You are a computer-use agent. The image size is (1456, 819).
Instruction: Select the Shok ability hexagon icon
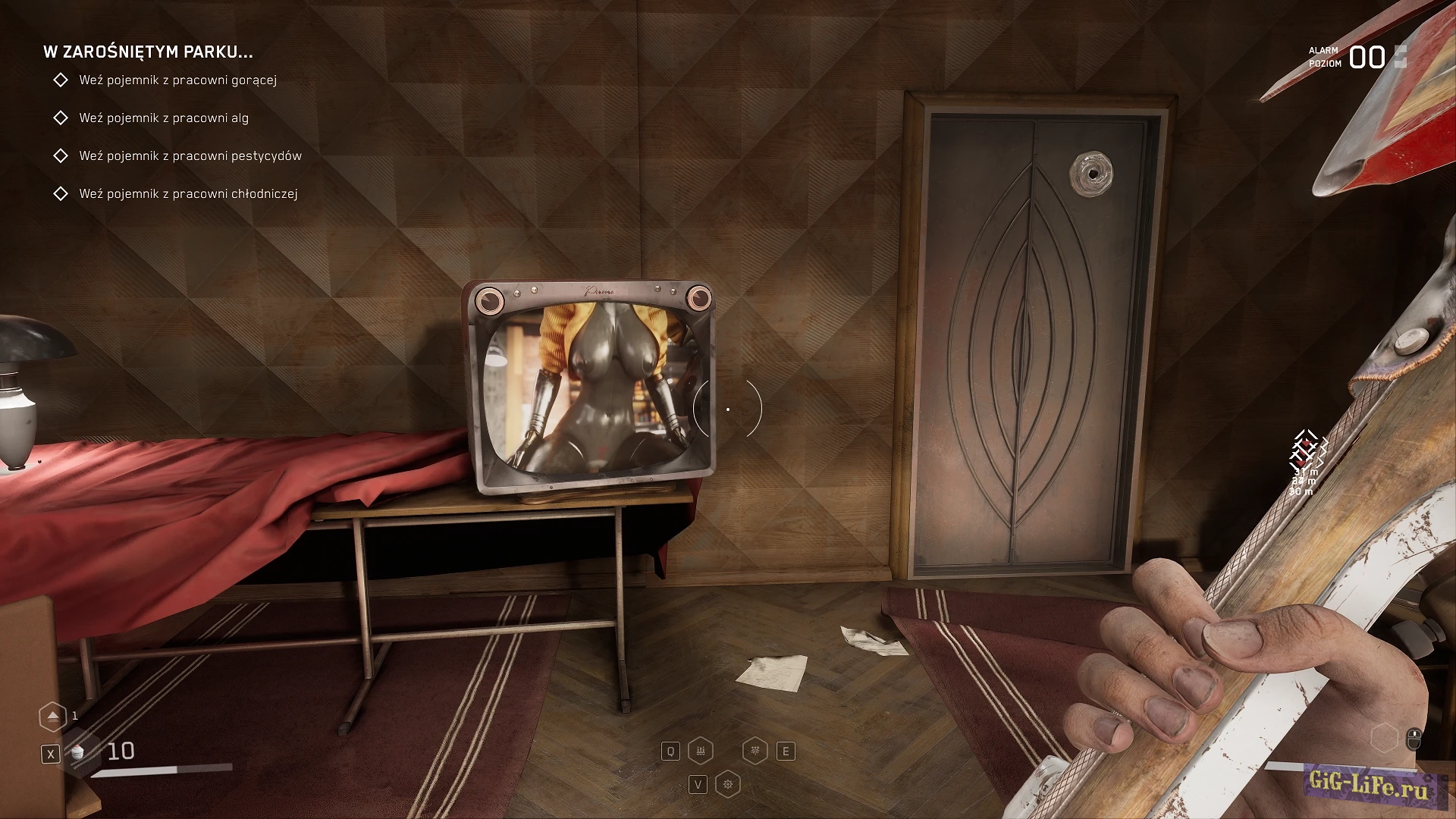pyautogui.click(x=701, y=751)
